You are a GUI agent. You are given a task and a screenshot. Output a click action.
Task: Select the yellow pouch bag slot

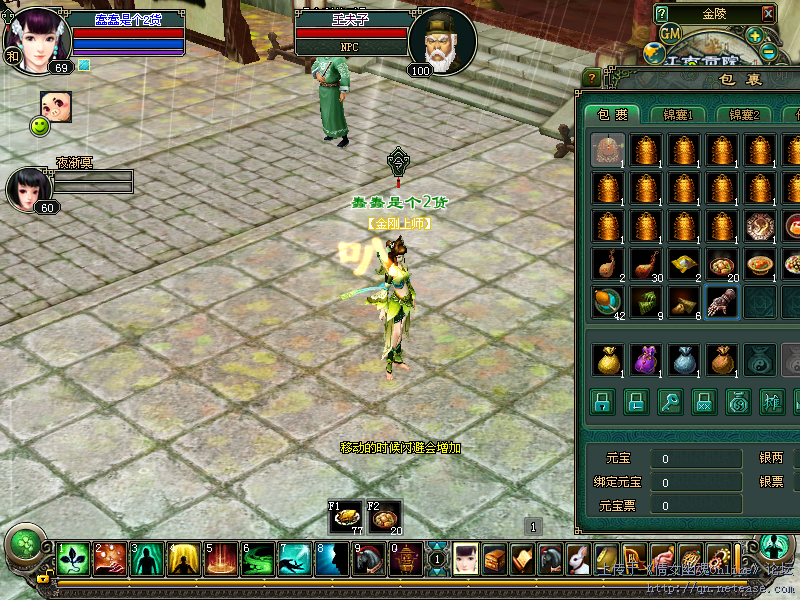607,359
